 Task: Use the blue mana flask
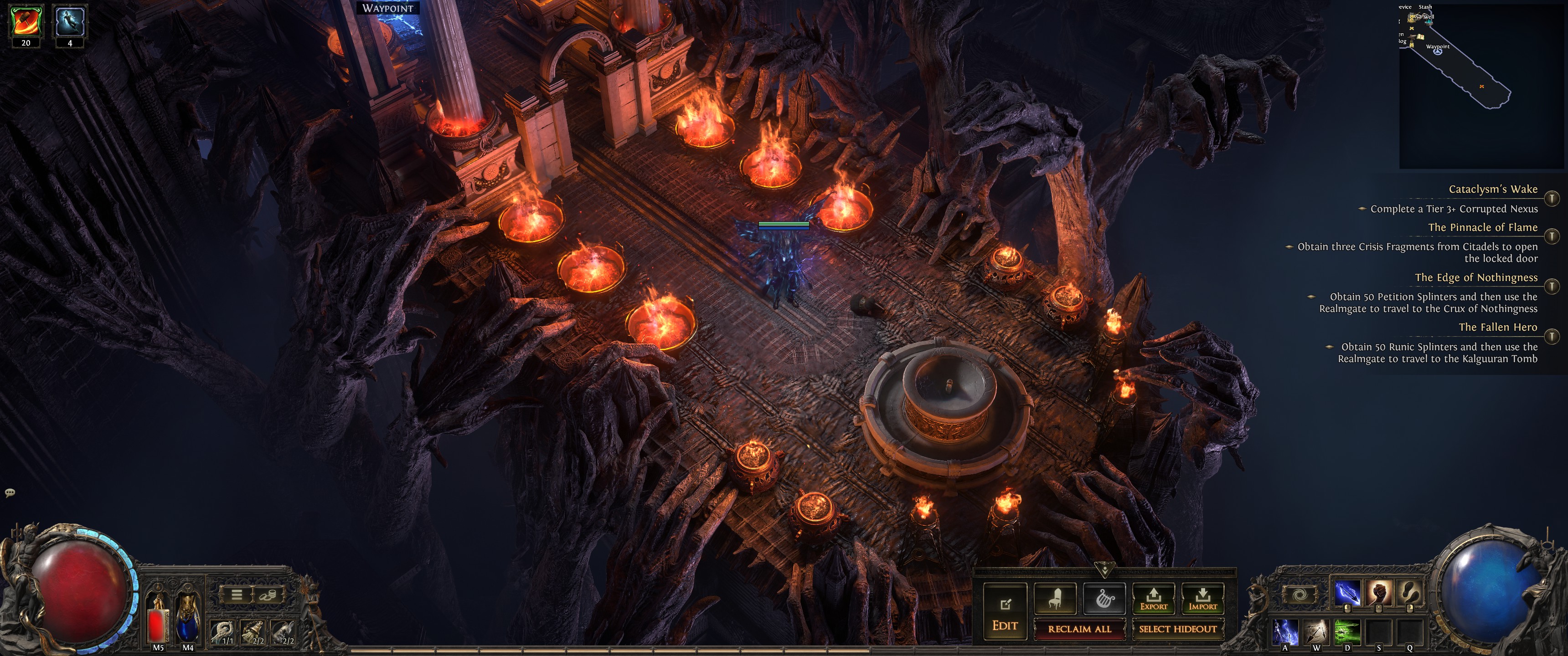tap(187, 621)
